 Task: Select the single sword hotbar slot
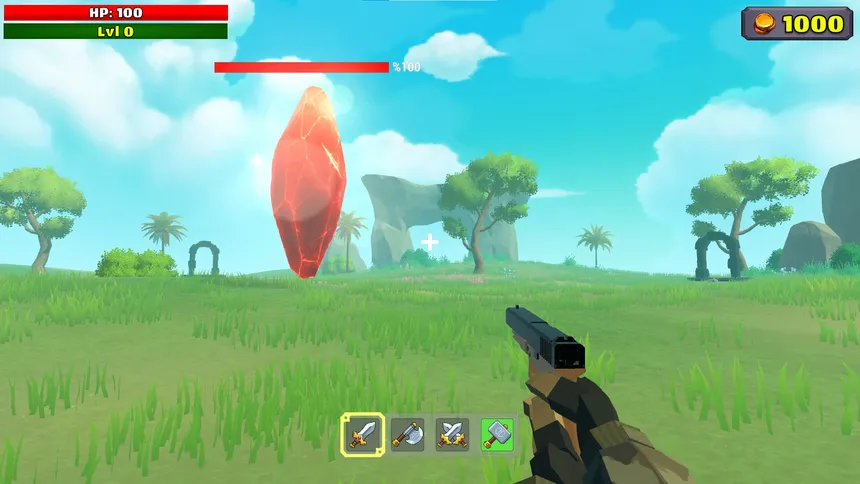361,434
